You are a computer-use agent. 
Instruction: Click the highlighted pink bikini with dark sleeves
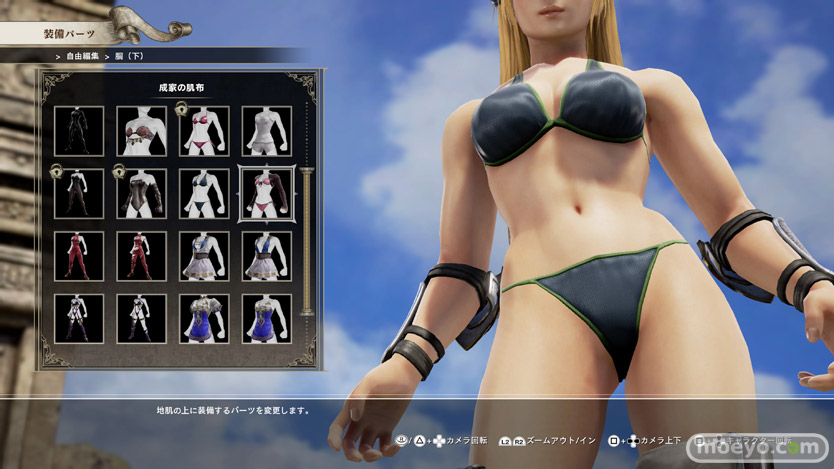[266, 193]
